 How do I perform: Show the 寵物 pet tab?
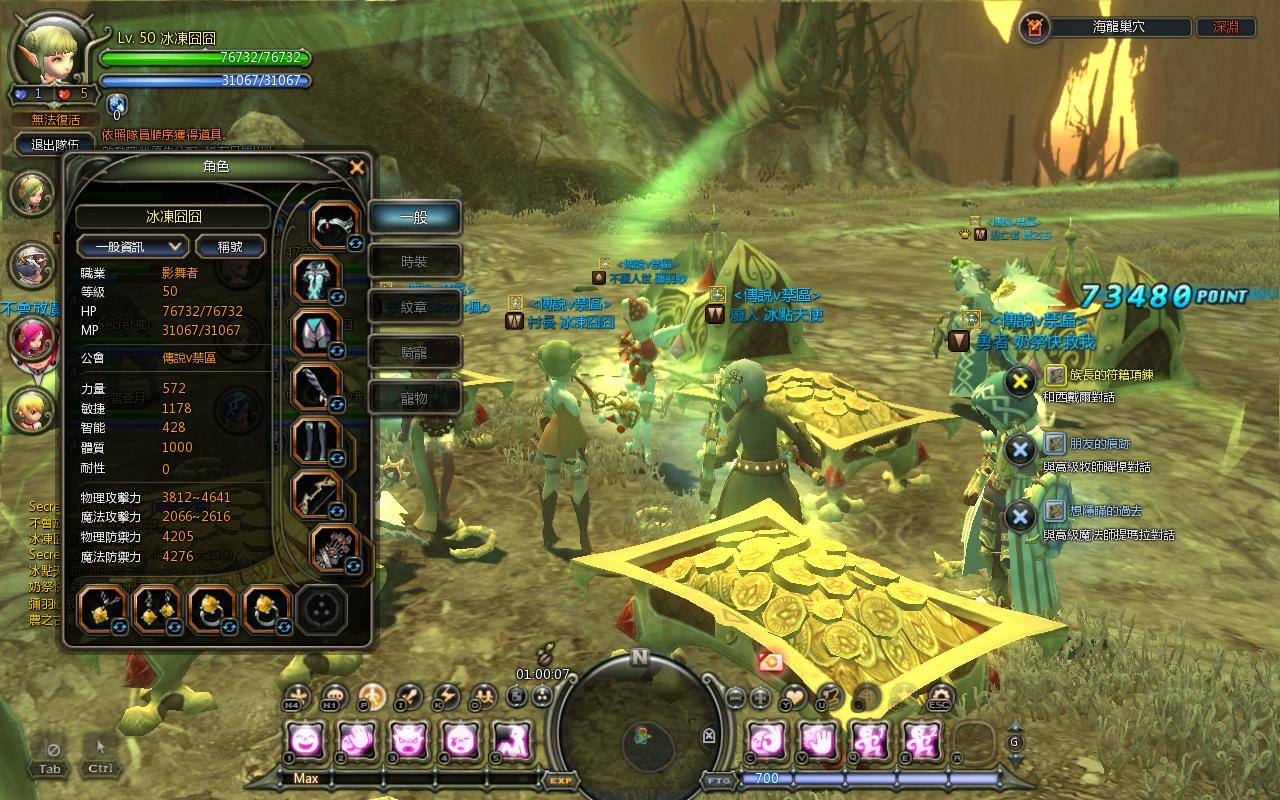pyautogui.click(x=414, y=397)
